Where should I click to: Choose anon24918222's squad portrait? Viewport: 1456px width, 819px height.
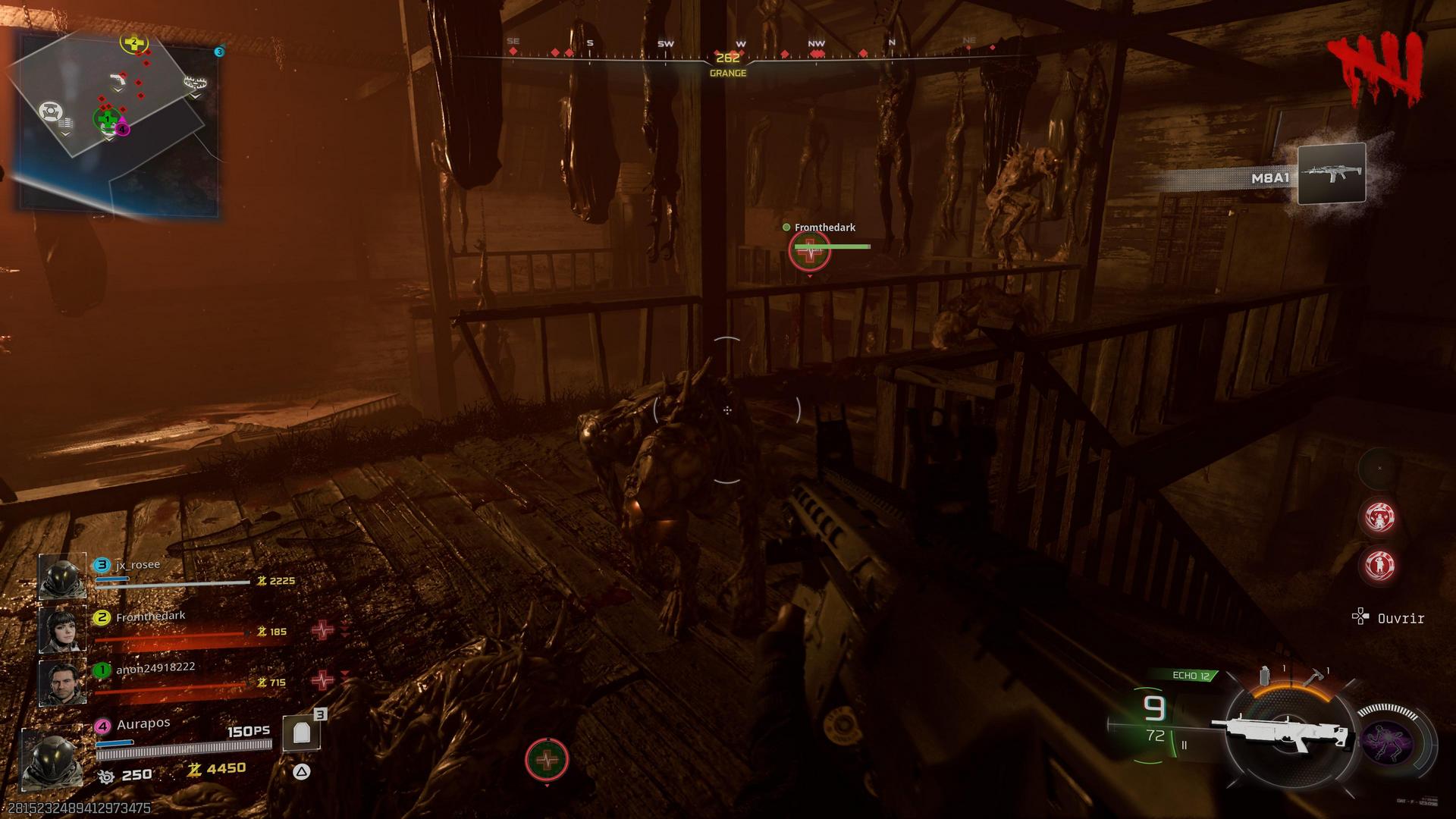[x=61, y=682]
